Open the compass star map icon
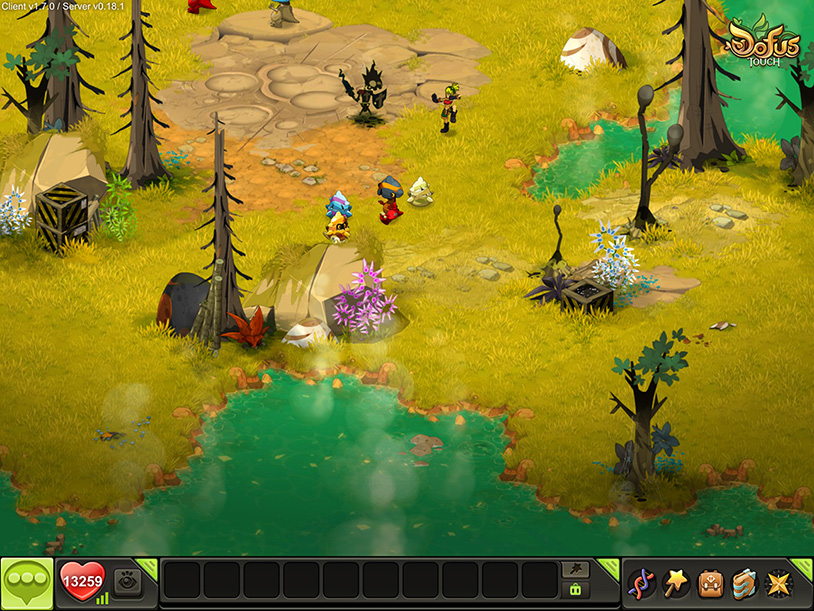 click(x=777, y=583)
